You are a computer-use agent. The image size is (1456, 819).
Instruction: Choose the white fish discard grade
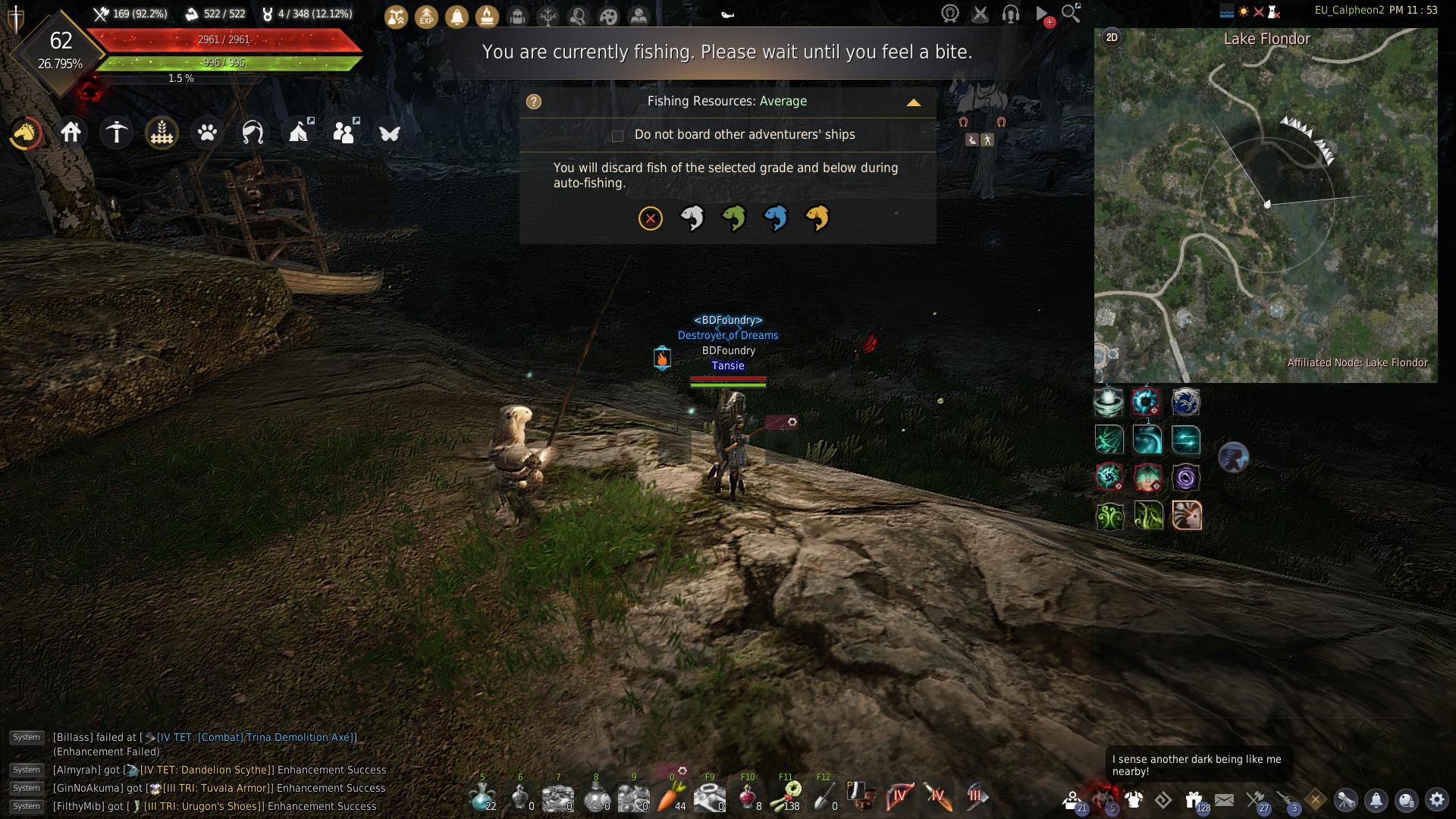tap(692, 218)
